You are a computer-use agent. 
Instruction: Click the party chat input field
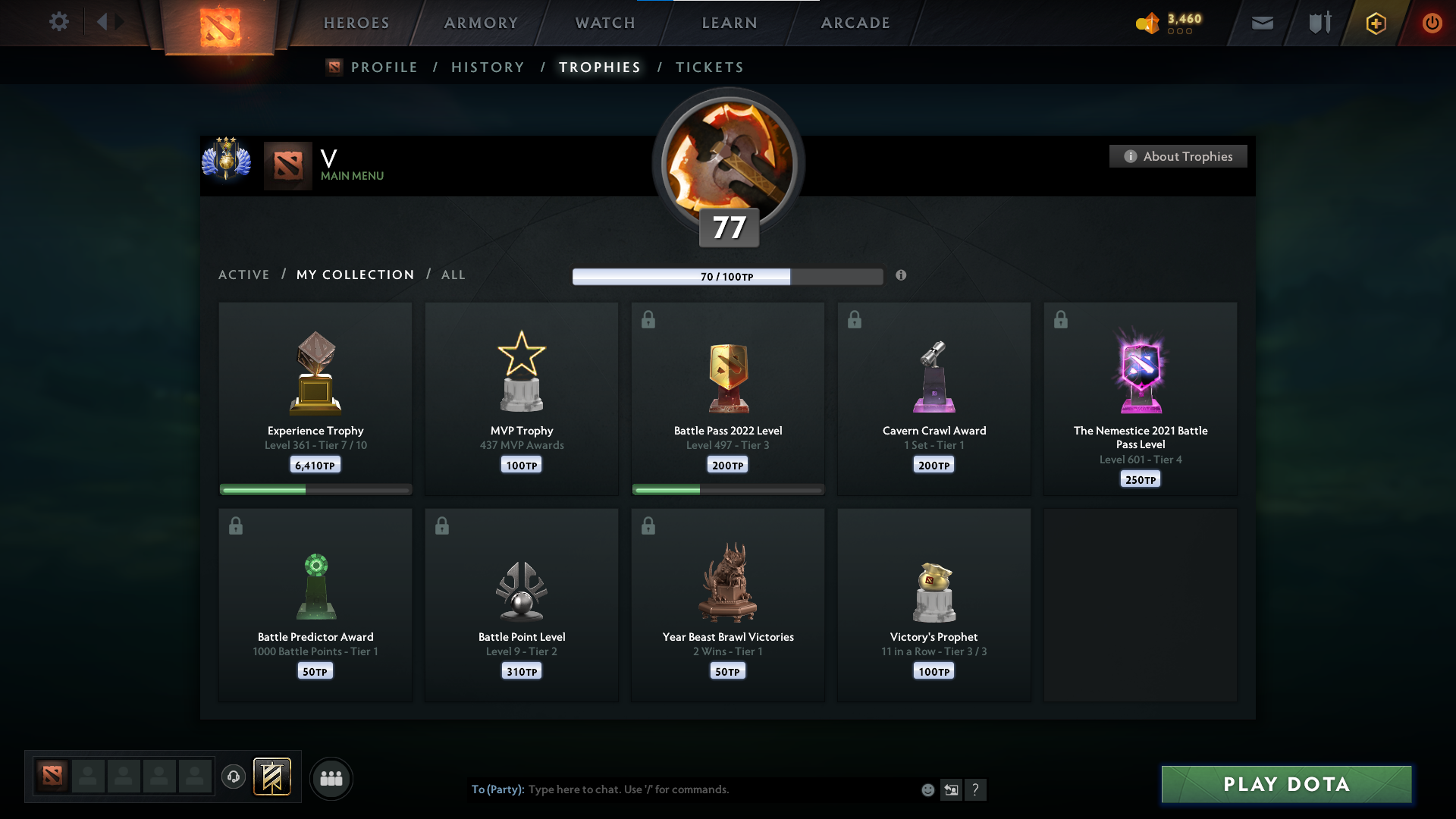click(682, 789)
